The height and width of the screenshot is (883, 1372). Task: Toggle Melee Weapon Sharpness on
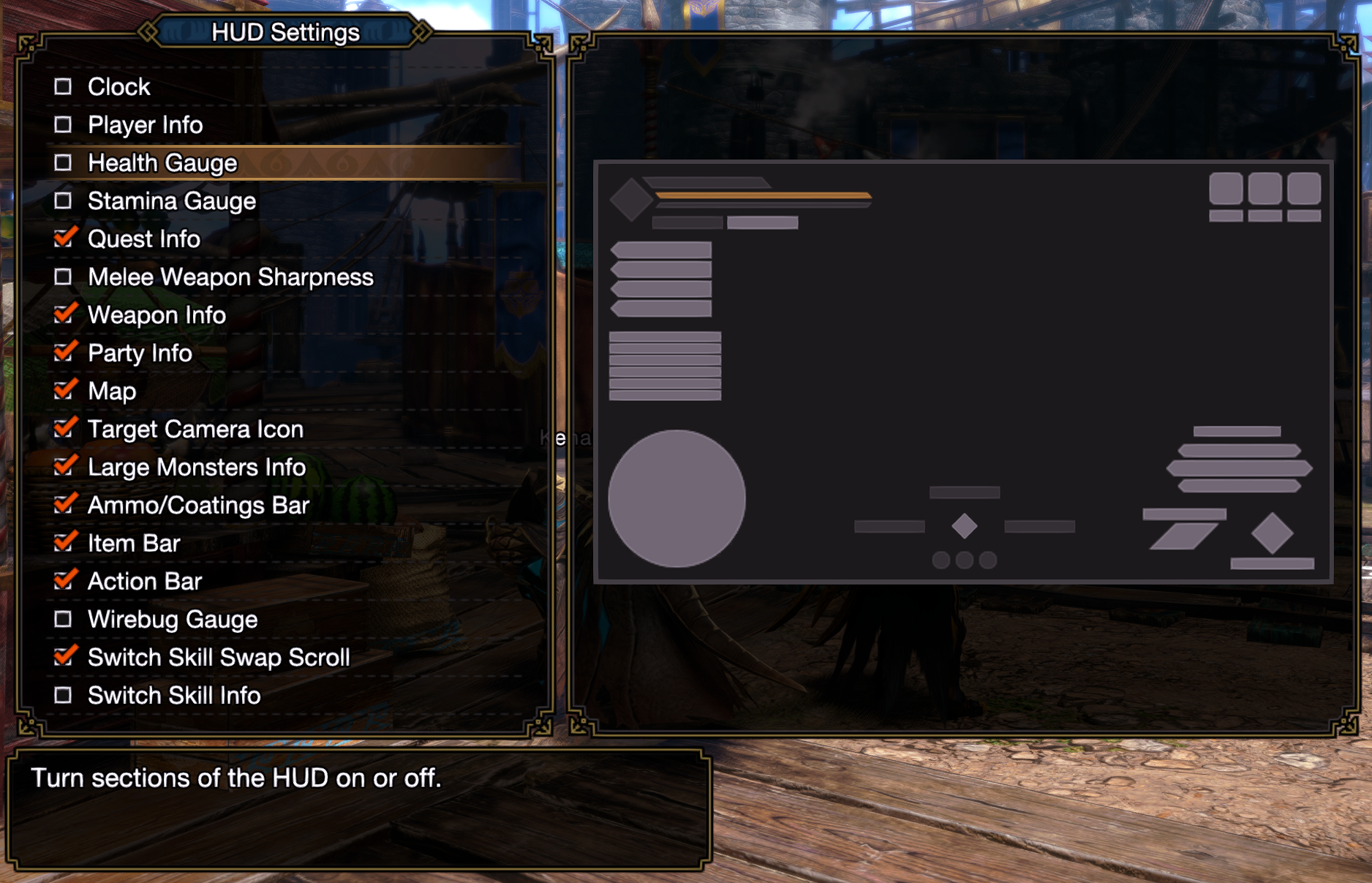64,277
